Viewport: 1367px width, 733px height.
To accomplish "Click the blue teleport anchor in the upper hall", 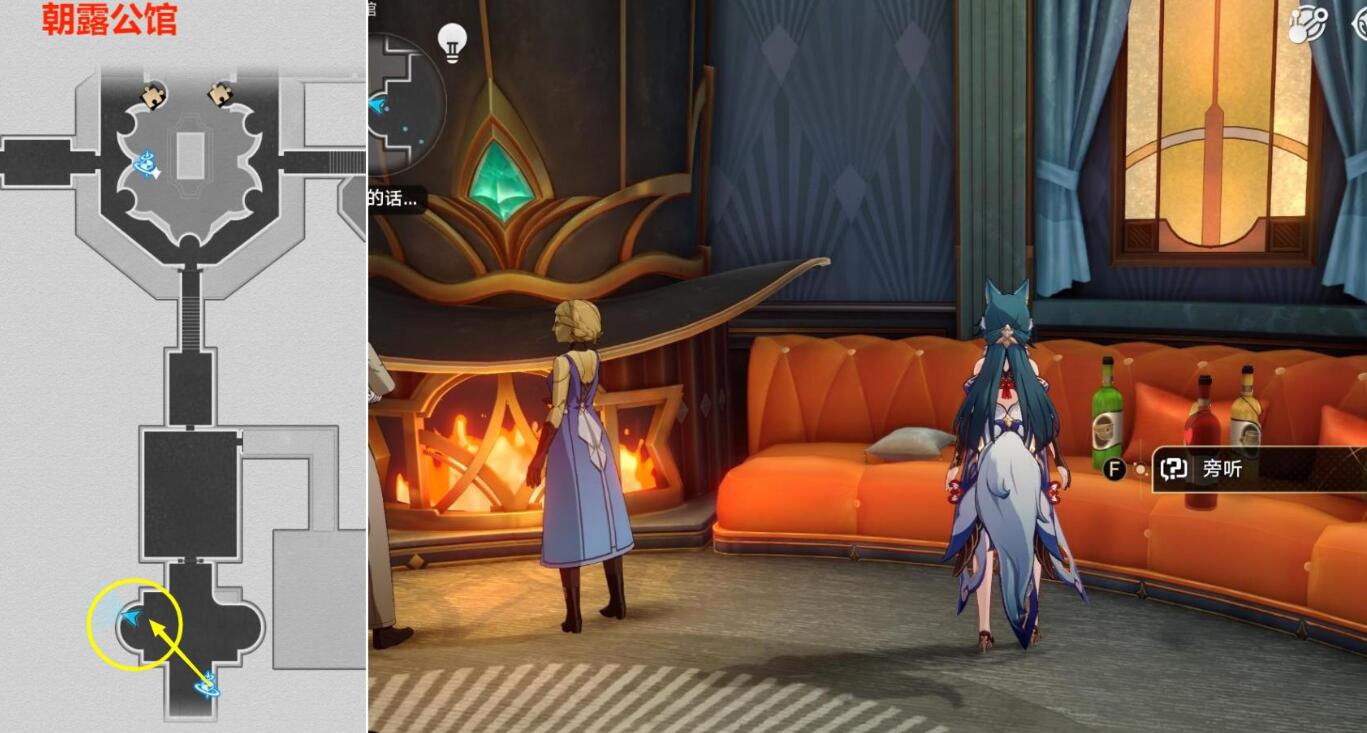I will 148,163.
